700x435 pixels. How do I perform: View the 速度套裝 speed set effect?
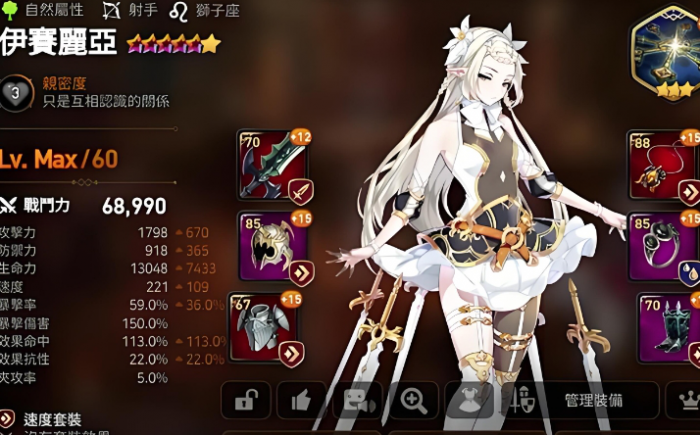coord(50,419)
